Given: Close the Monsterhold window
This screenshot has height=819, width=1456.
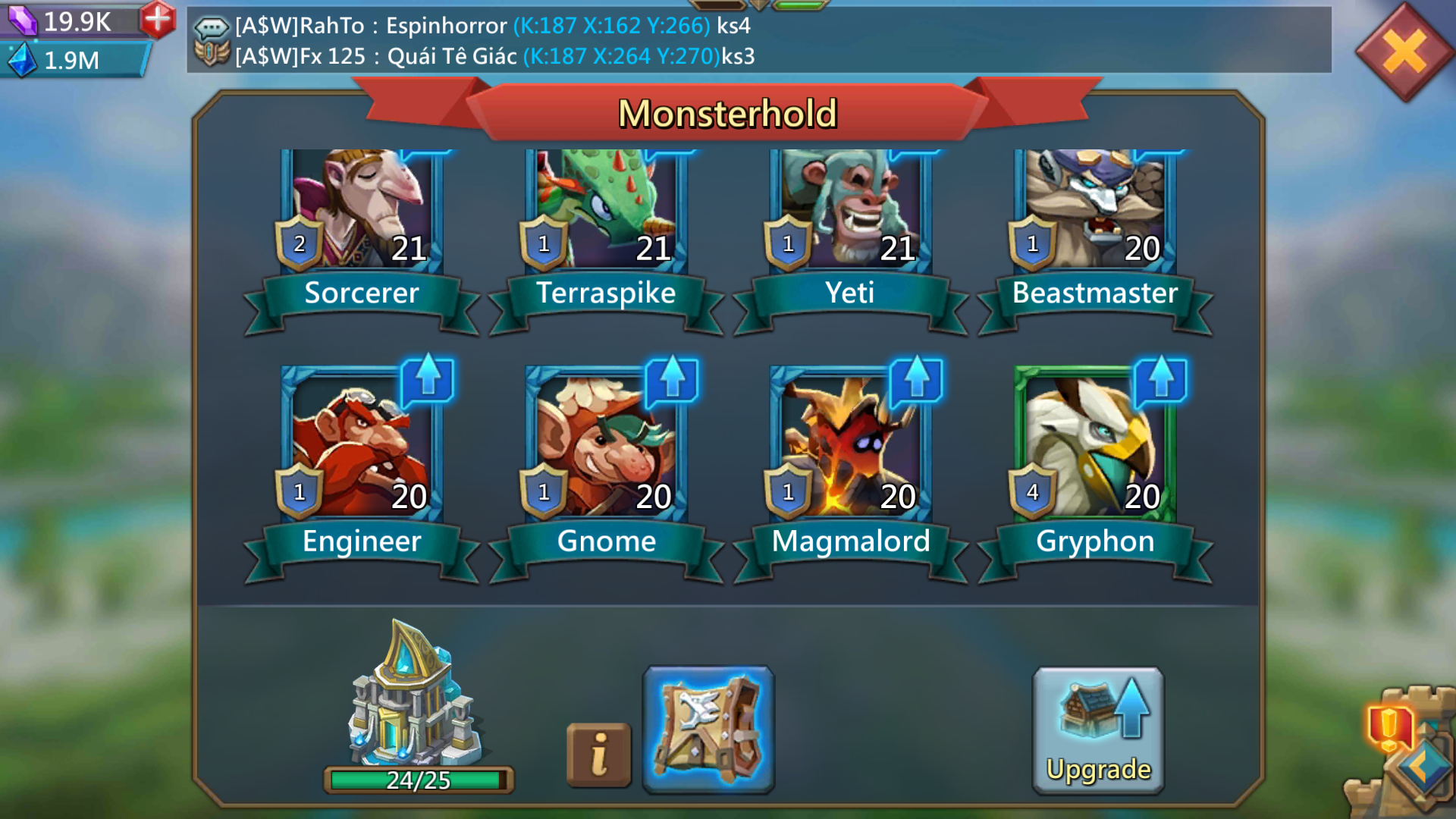Looking at the screenshot, I should click(x=1404, y=52).
